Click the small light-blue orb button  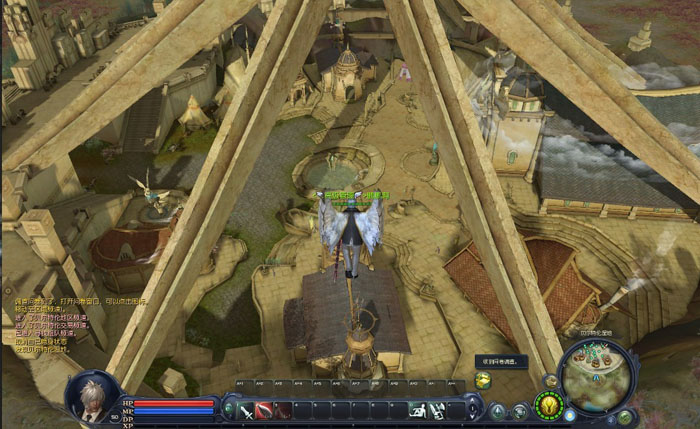pyautogui.click(x=569, y=415)
